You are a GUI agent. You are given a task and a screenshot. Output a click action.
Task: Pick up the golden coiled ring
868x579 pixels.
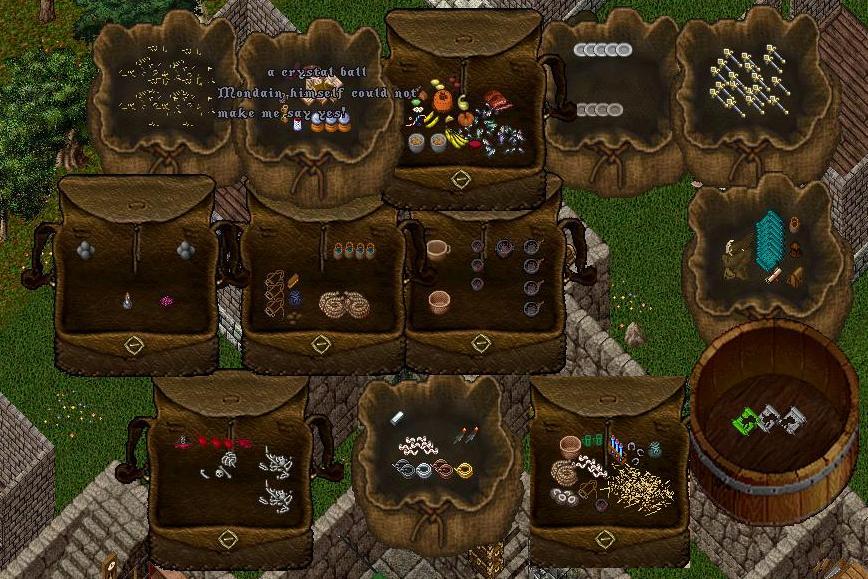point(464,468)
